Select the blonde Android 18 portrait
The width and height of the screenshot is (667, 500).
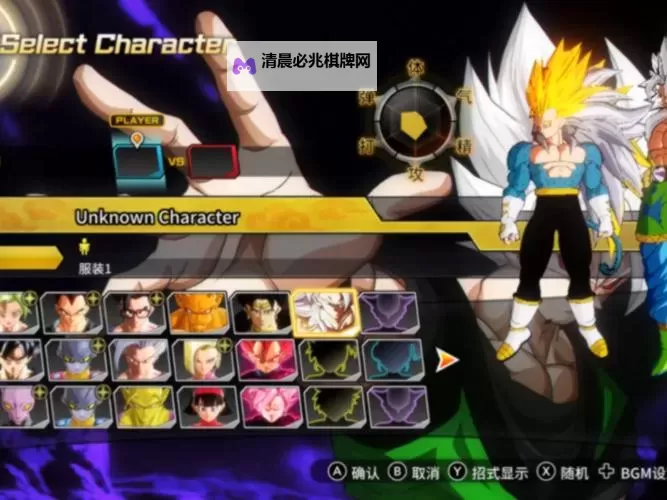198,359
